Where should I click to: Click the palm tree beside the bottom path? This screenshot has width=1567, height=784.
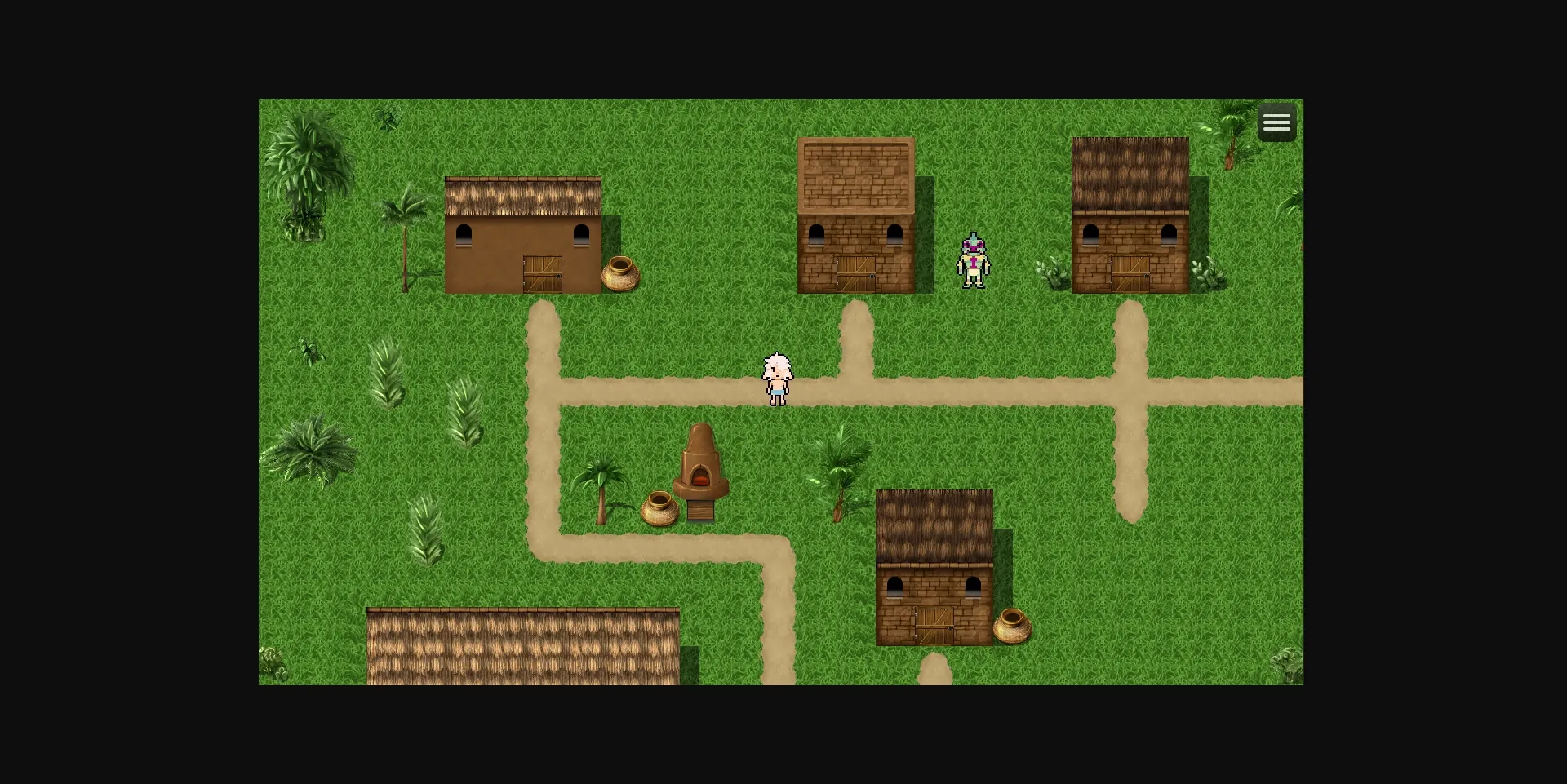(x=841, y=473)
